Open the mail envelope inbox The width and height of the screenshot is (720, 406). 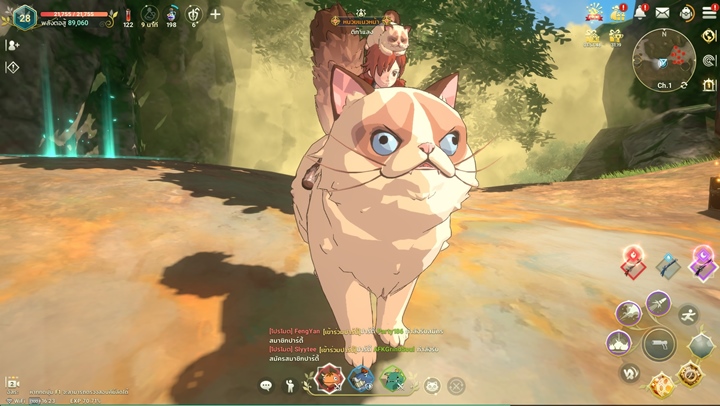(662, 12)
